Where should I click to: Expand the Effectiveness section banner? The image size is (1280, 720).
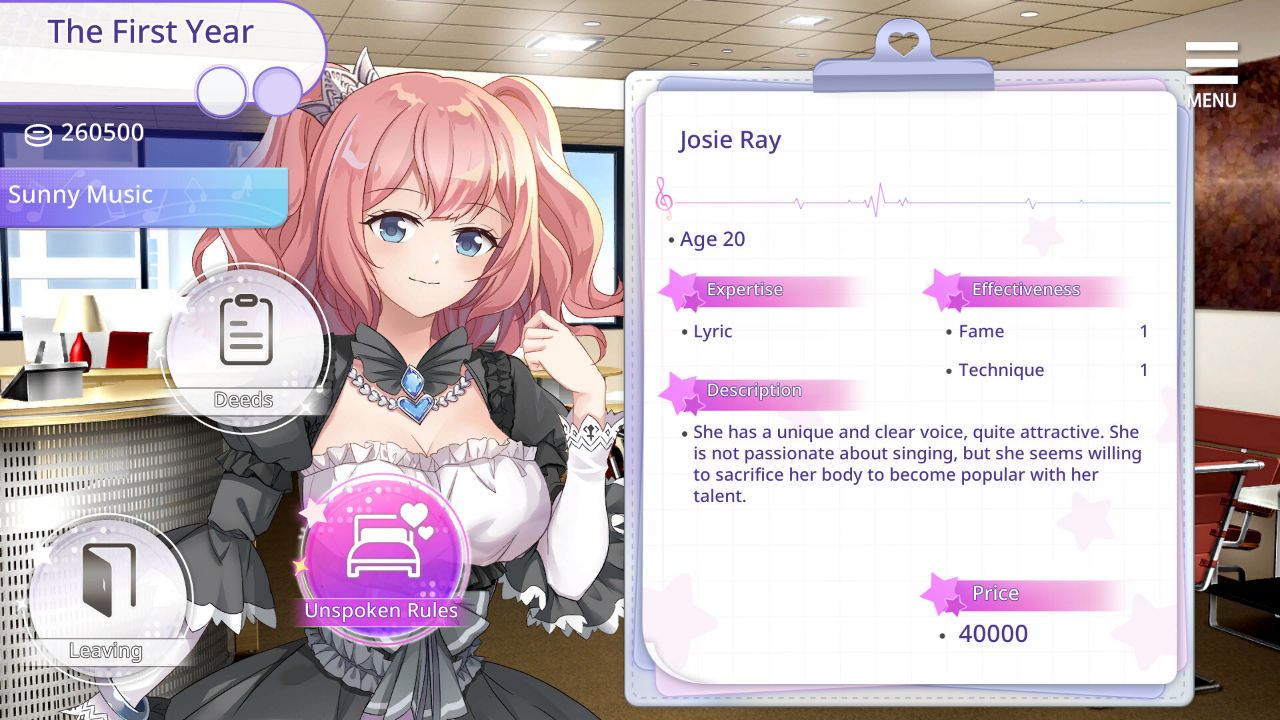click(1028, 290)
